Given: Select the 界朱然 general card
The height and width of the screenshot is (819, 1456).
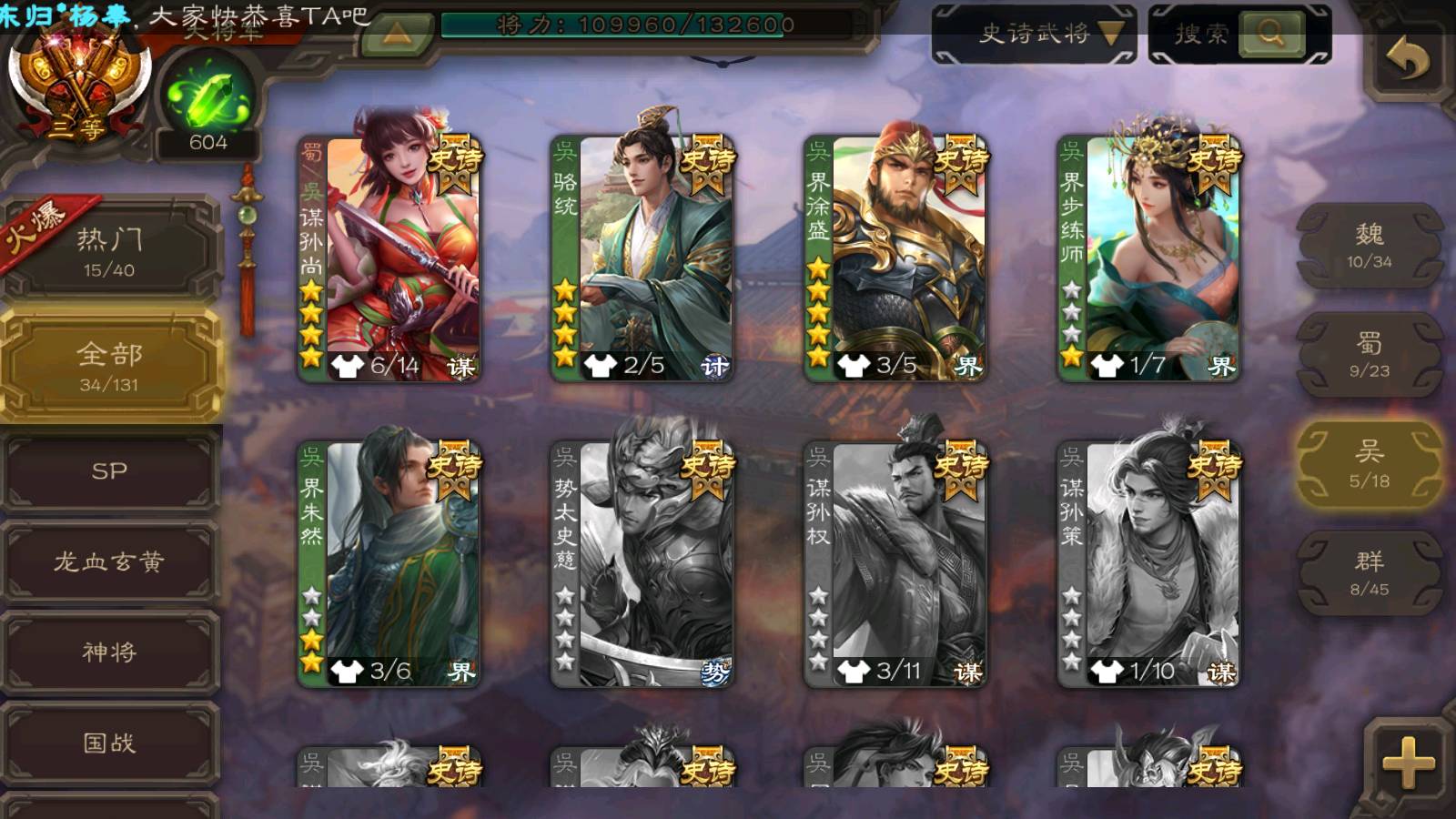Looking at the screenshot, I should click(391, 564).
